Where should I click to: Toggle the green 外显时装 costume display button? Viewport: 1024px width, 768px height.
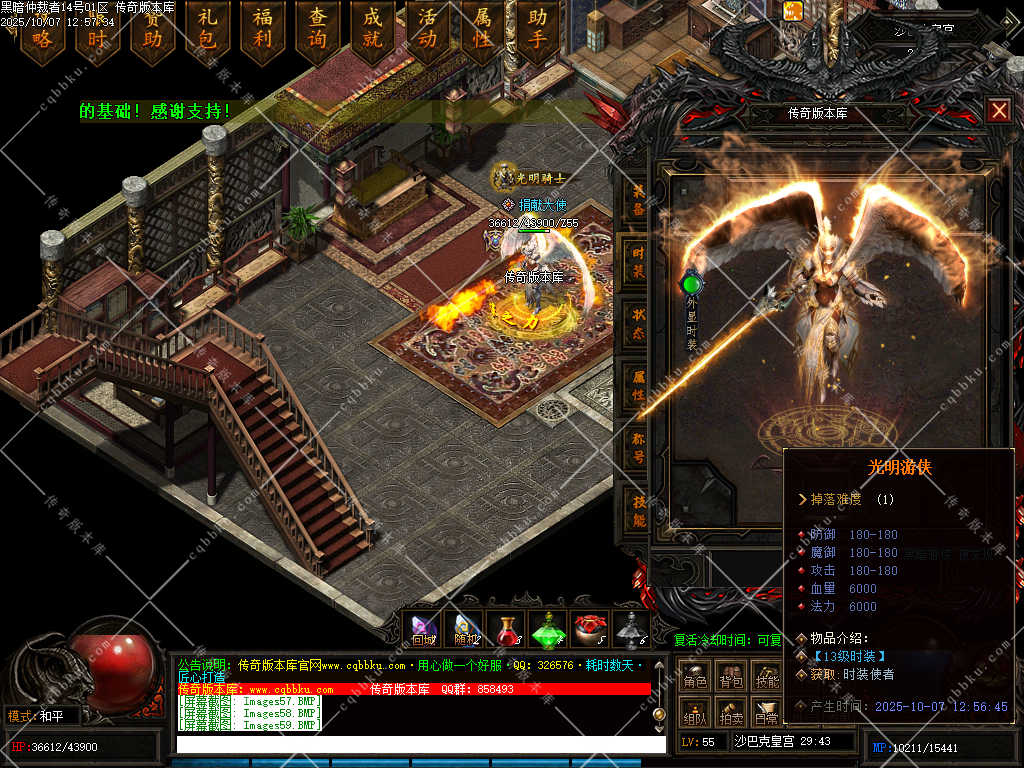click(691, 285)
